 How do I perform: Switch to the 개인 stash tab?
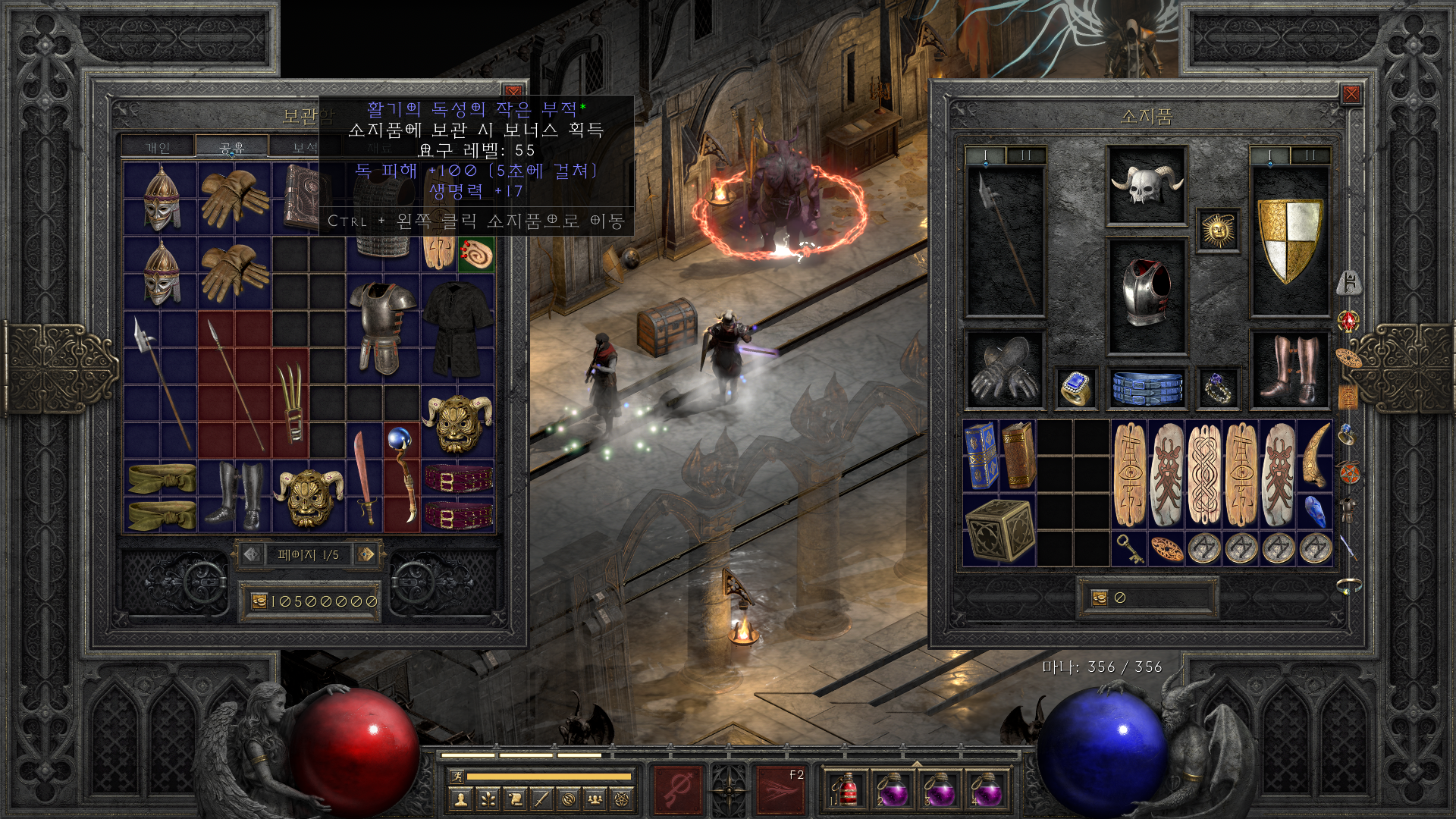coord(158,147)
